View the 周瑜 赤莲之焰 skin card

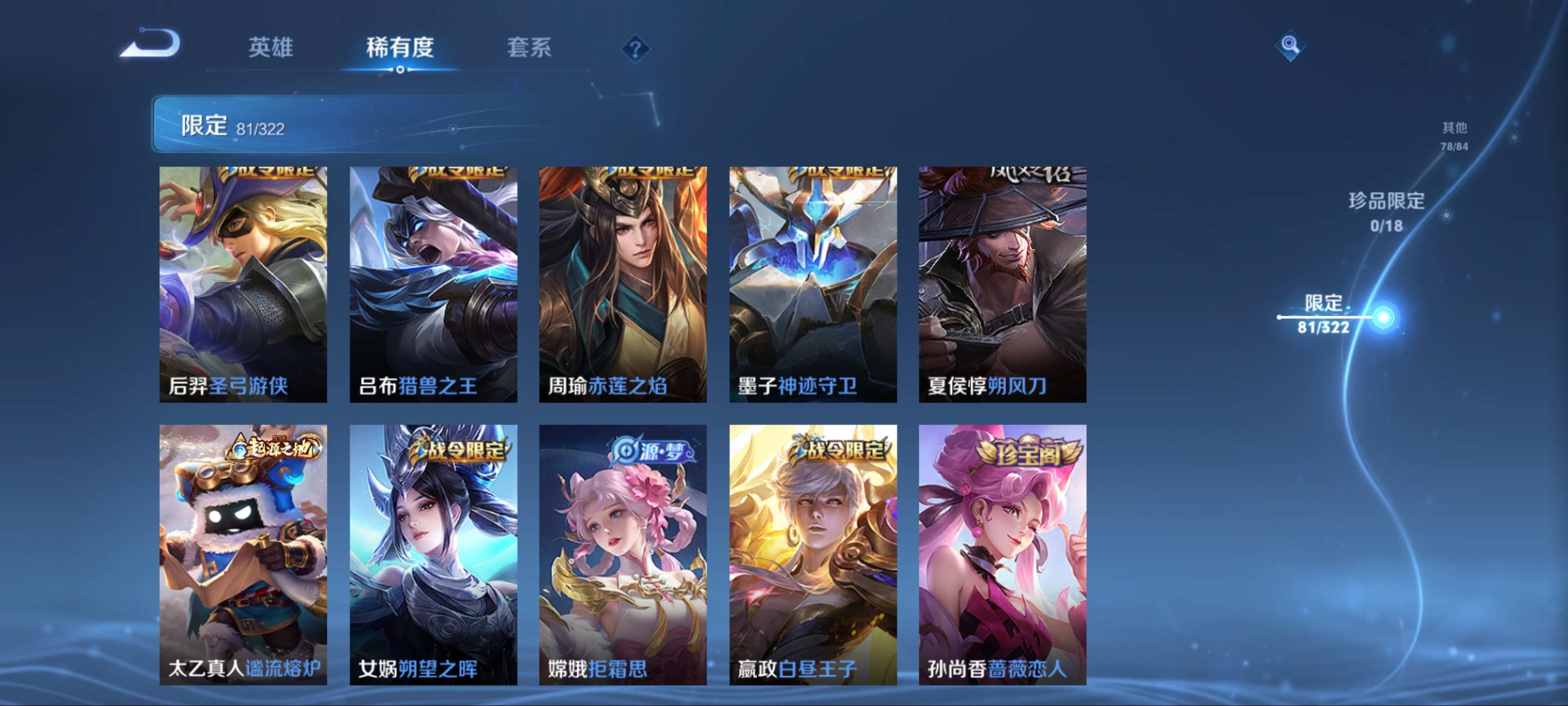point(623,284)
